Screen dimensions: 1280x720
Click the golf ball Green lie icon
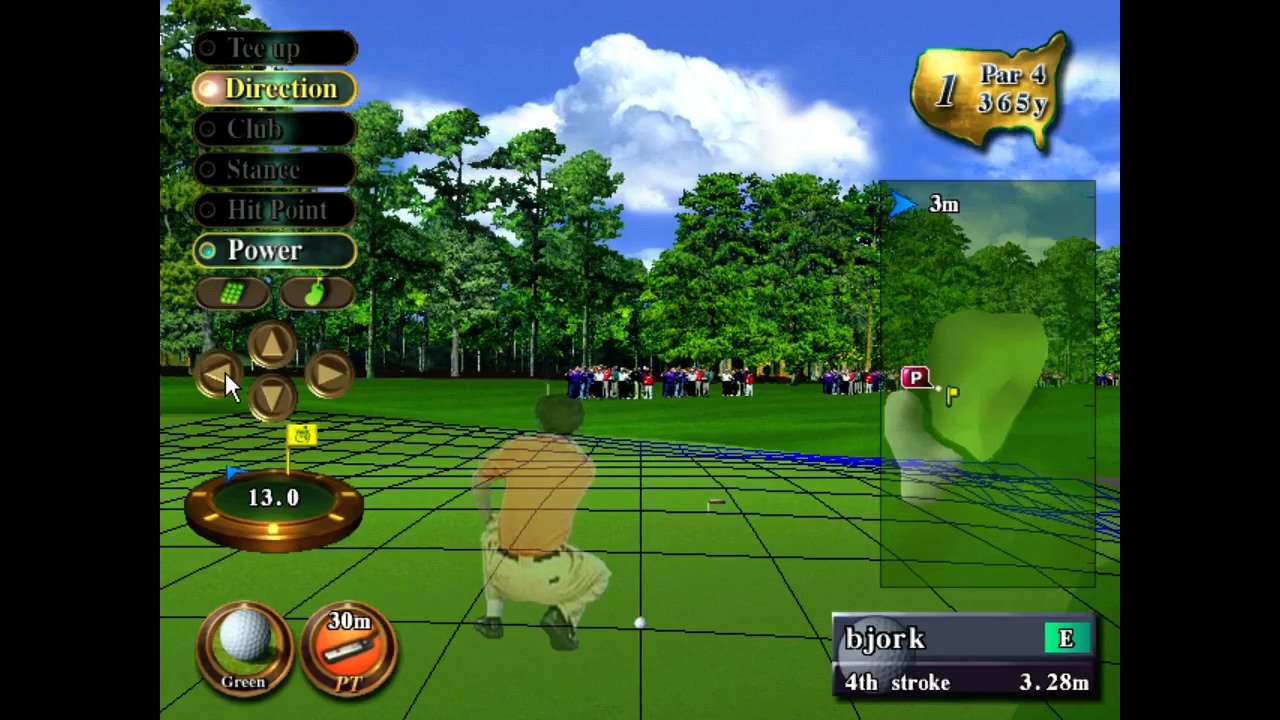point(244,648)
